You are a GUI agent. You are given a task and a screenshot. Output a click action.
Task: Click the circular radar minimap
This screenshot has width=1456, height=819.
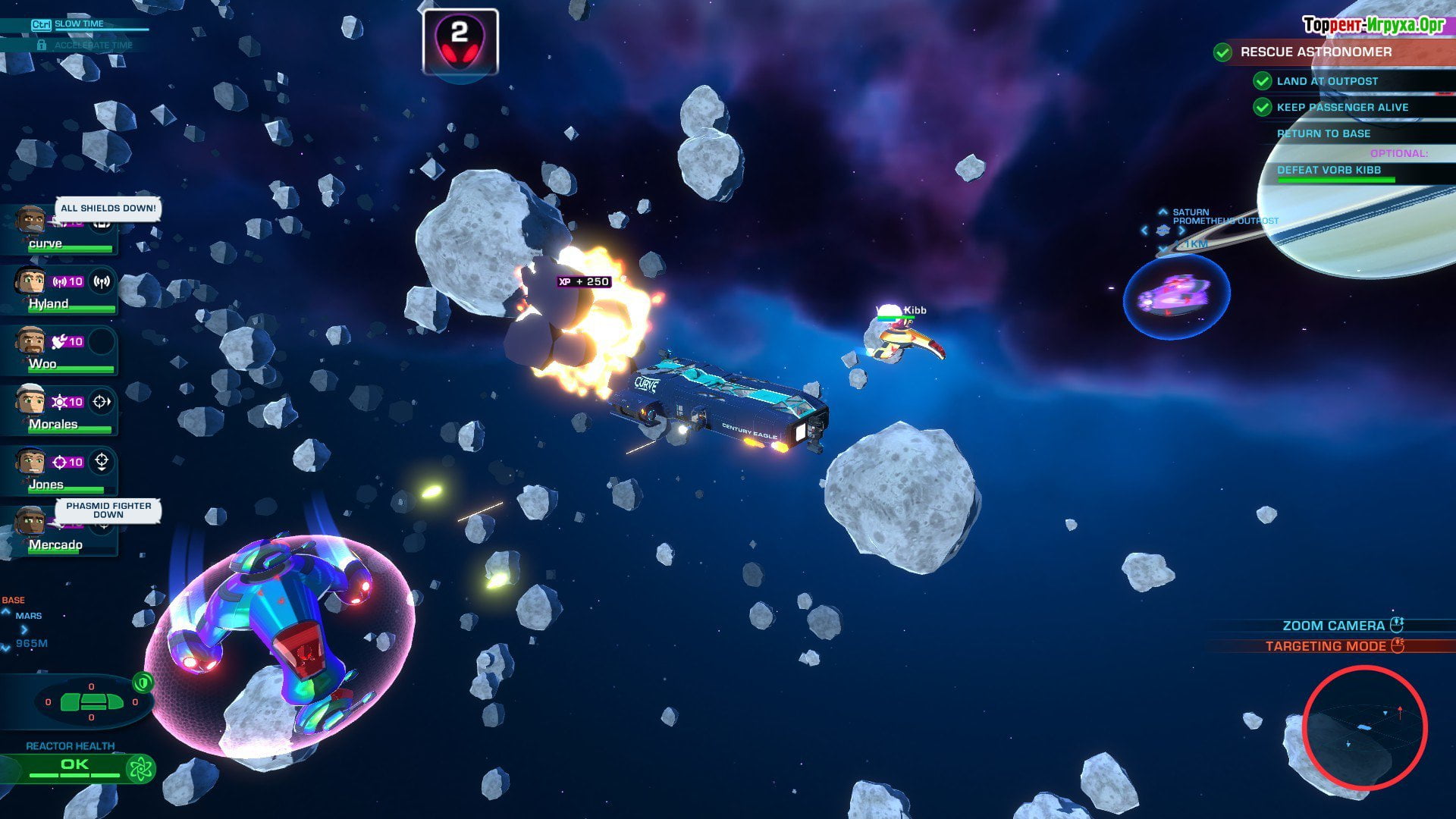(x=1364, y=727)
